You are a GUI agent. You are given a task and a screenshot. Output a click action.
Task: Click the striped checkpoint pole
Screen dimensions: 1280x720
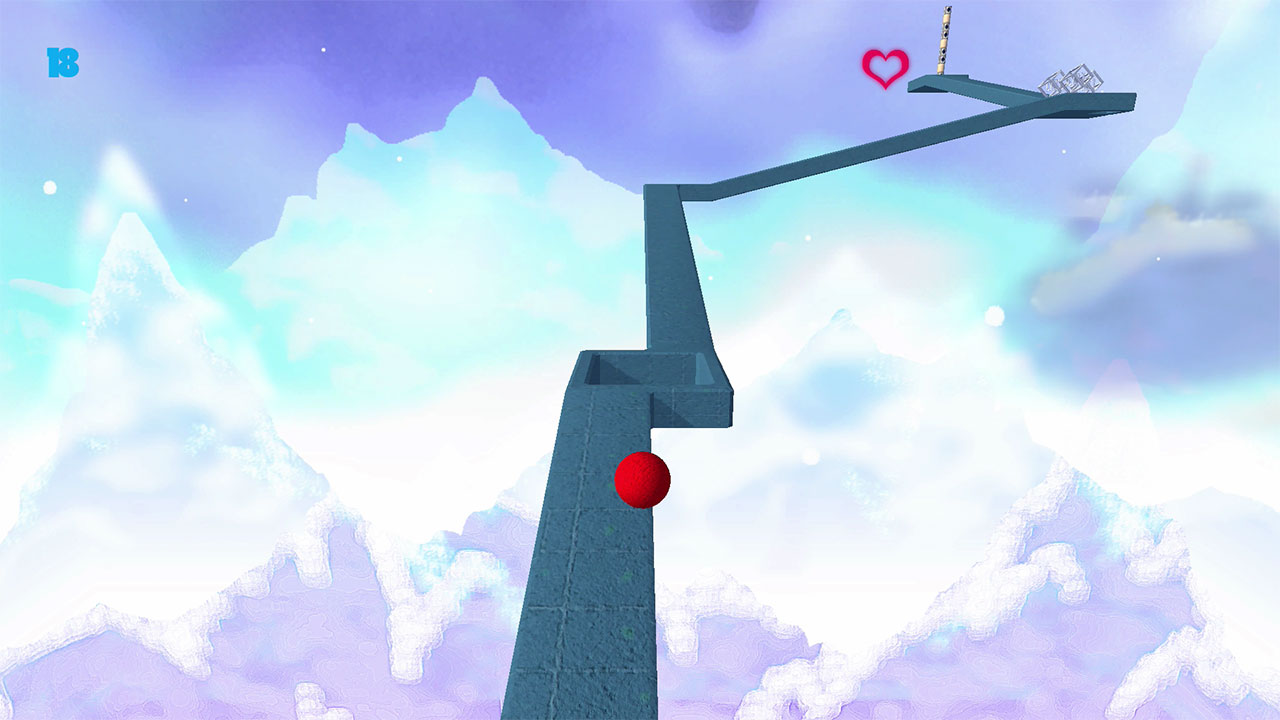944,40
